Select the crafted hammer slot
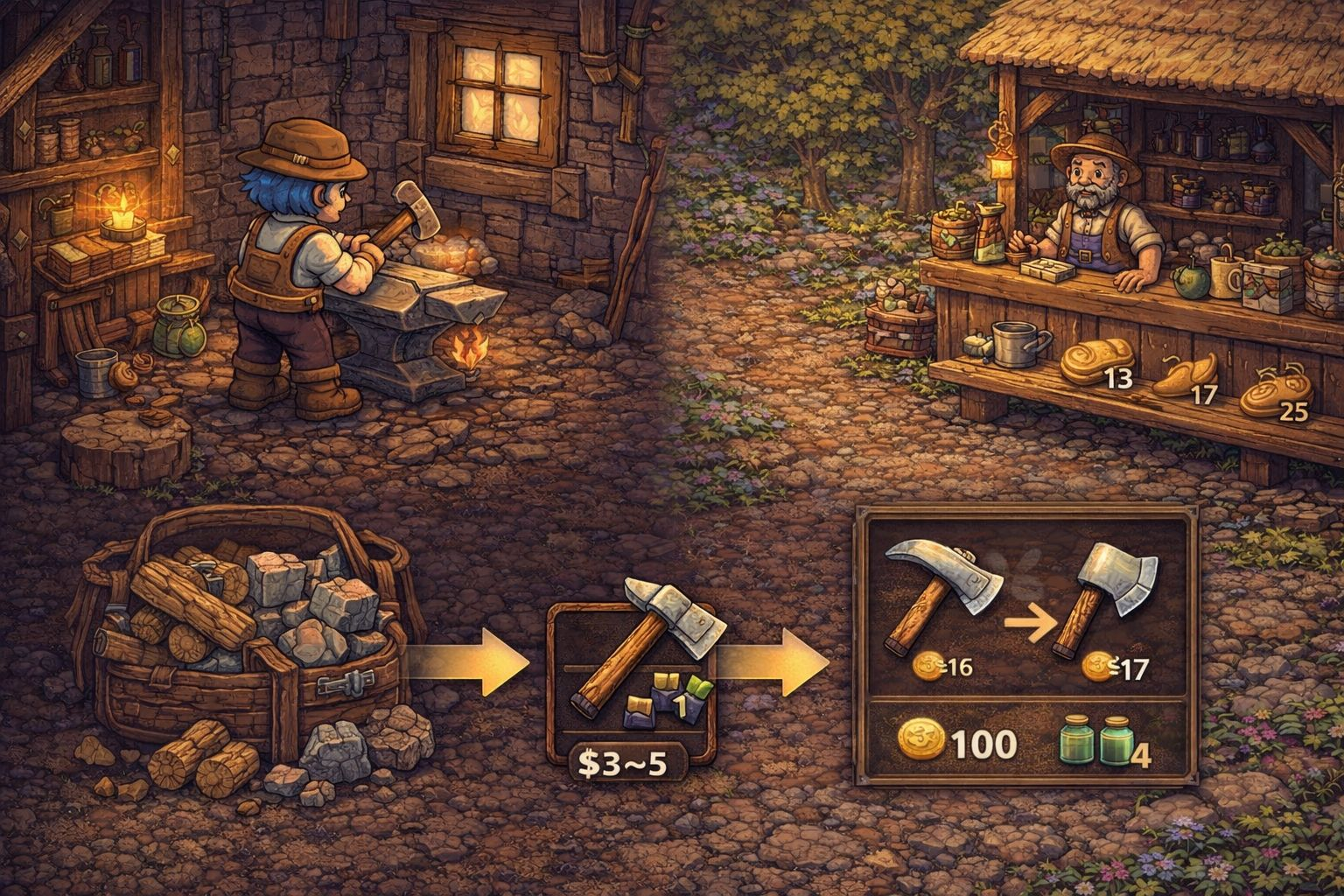The height and width of the screenshot is (896, 1344). click(x=631, y=656)
